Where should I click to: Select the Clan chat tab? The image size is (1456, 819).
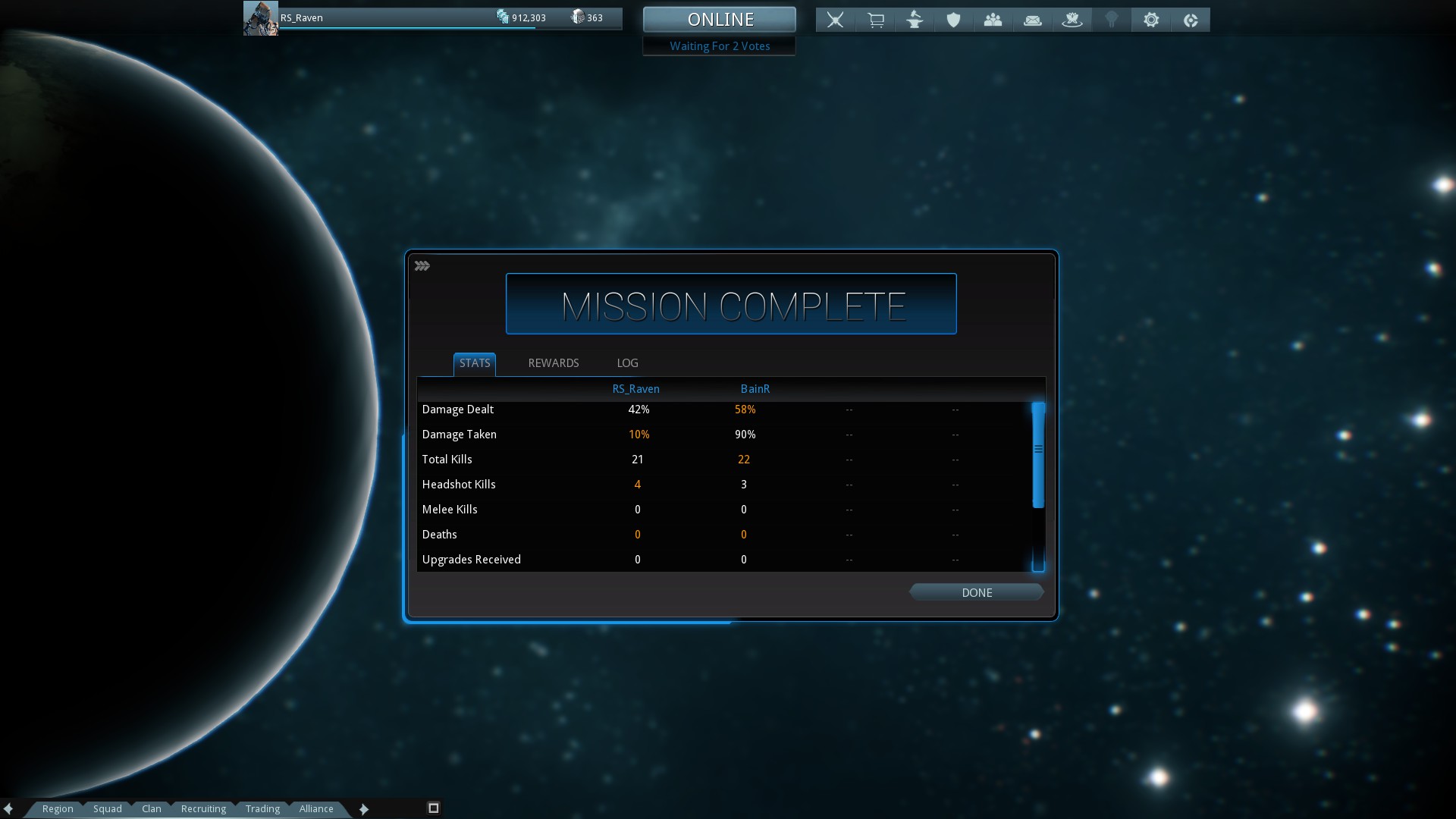[x=152, y=808]
